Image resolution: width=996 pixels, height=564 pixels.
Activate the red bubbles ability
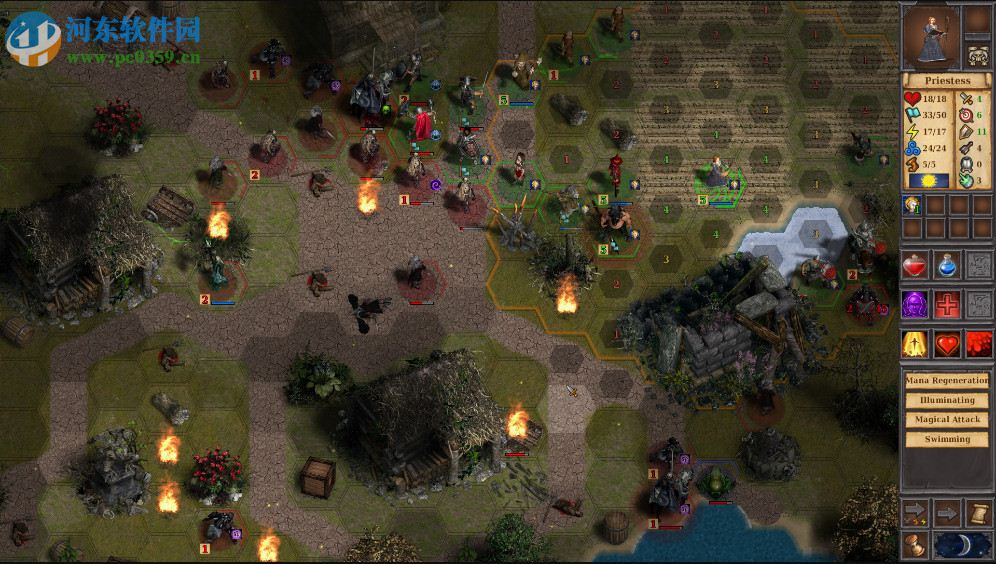click(x=978, y=344)
